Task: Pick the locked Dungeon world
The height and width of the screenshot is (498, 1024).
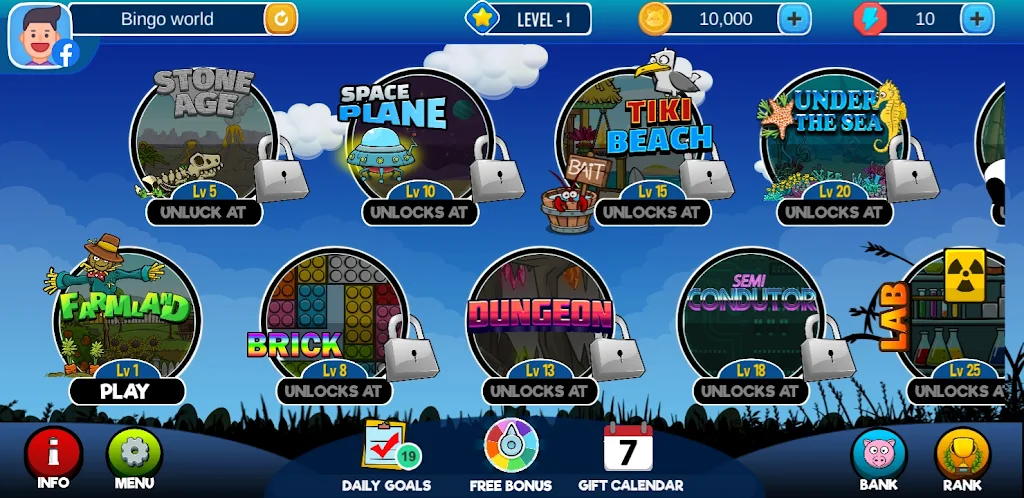Action: [x=540, y=320]
